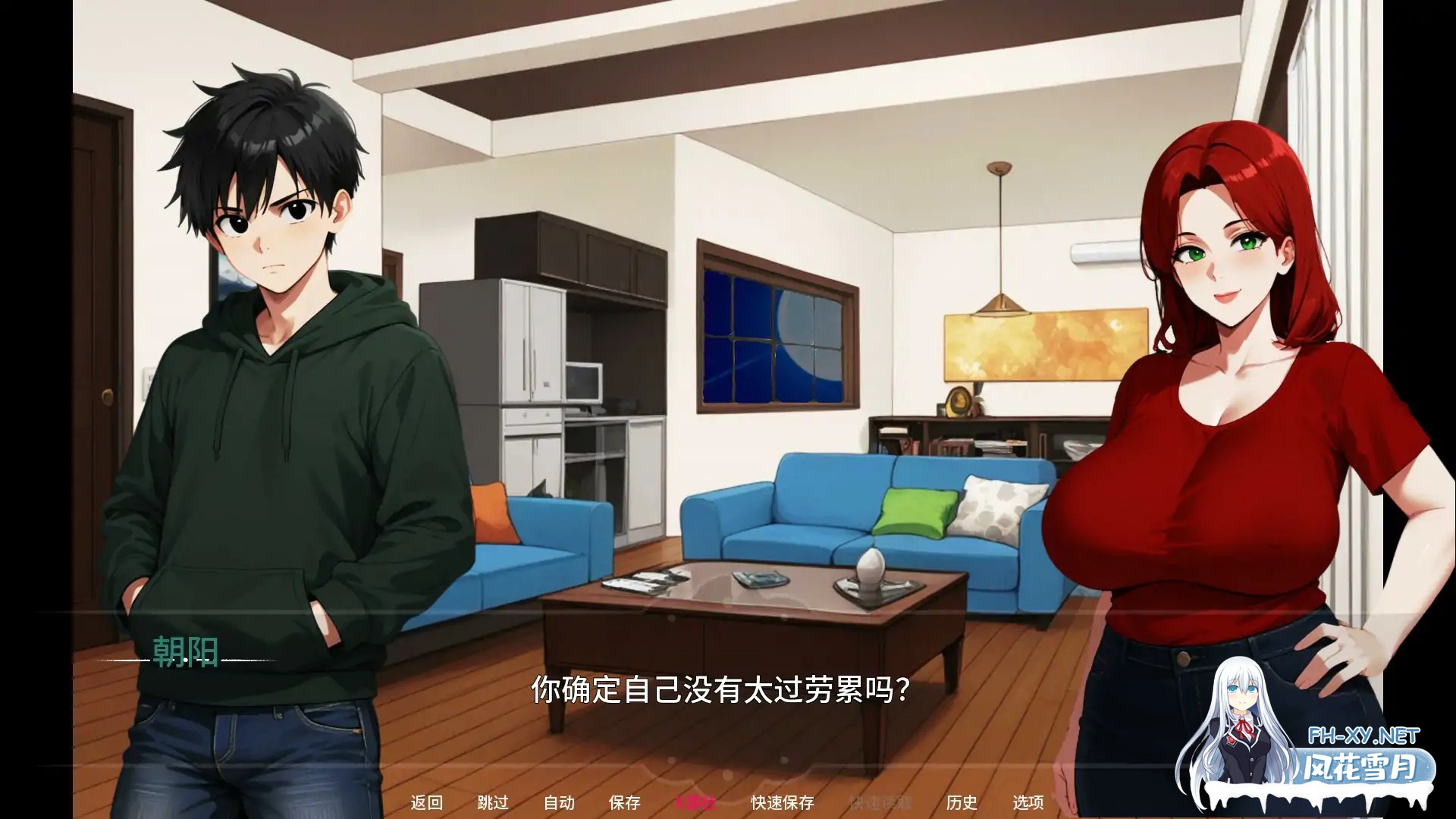Image resolution: width=1456 pixels, height=819 pixels.
Task: Enable skip mode via 跳过
Action: (x=493, y=802)
